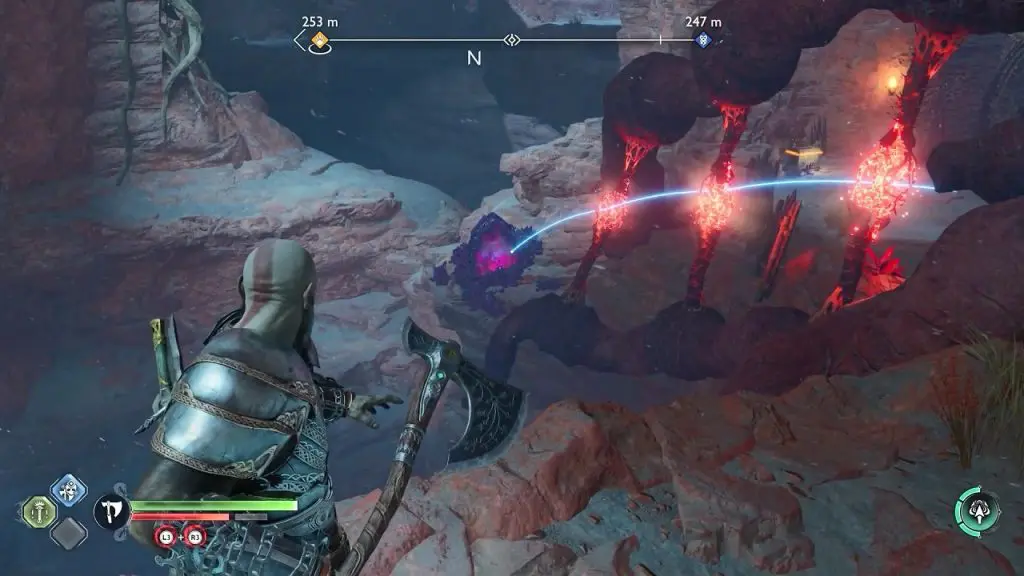
Task: Select the orange diamond compass marker
Action: tap(320, 40)
